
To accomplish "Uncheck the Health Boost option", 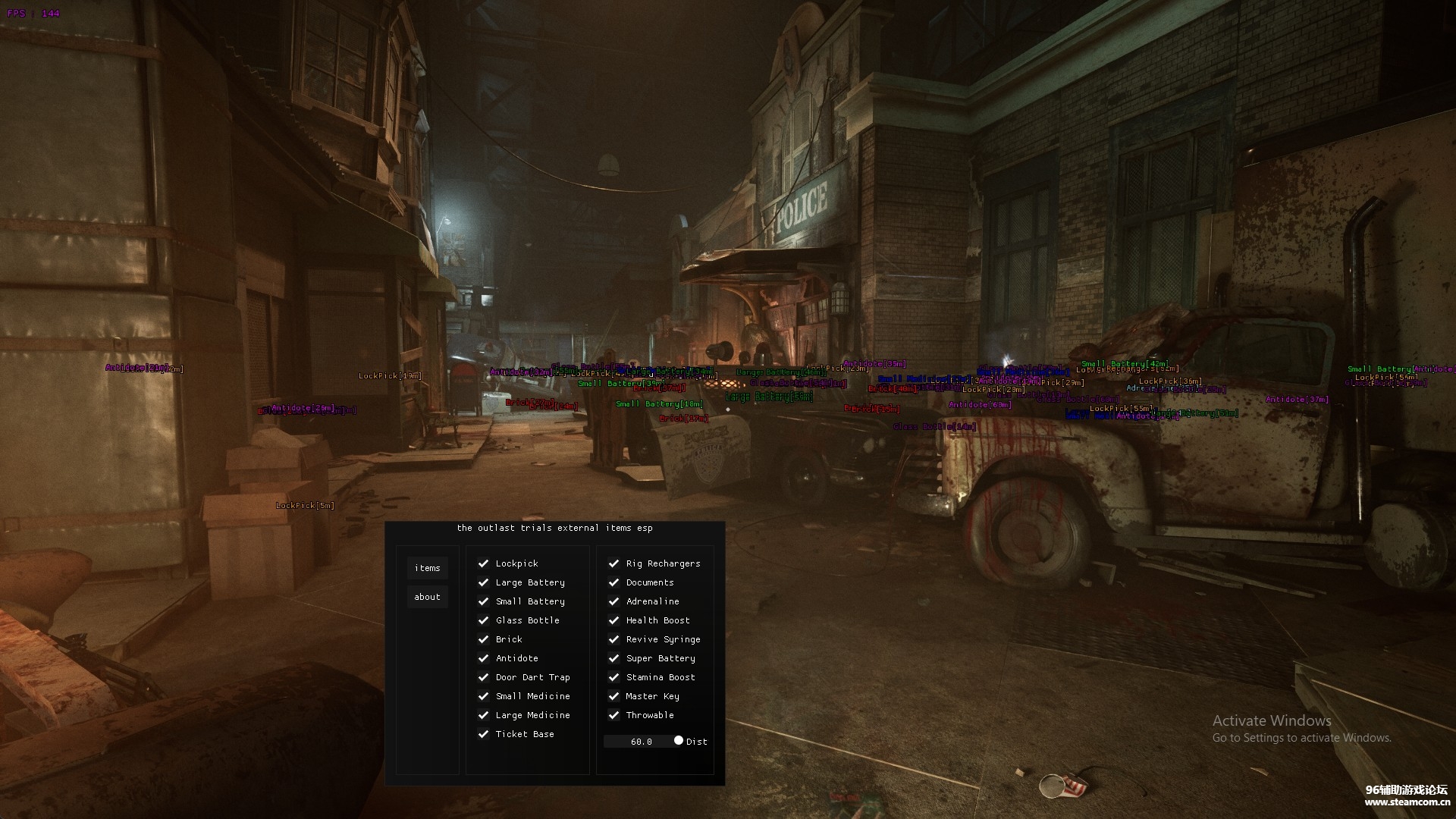I will [613, 620].
